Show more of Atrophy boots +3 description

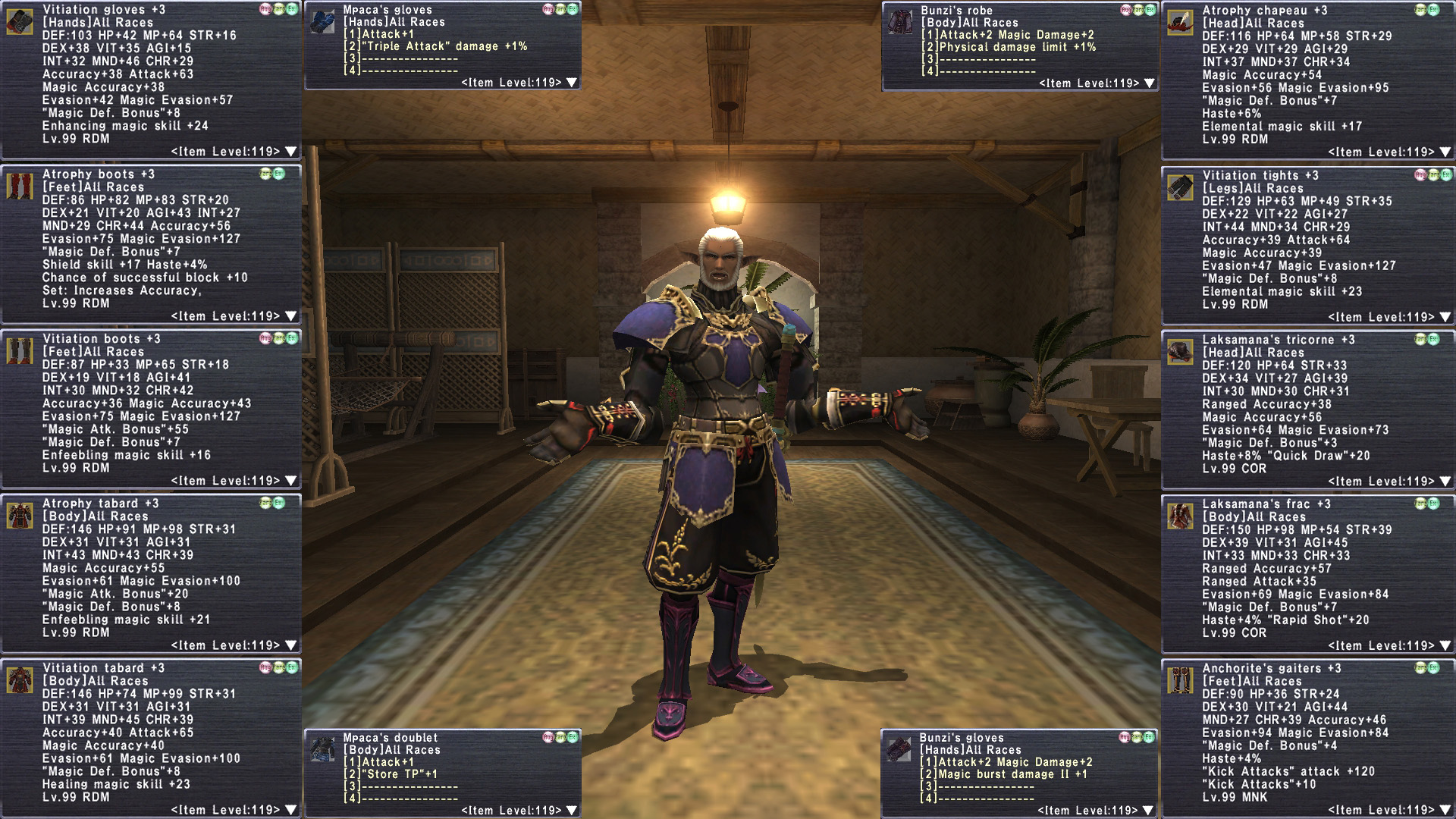click(x=290, y=316)
